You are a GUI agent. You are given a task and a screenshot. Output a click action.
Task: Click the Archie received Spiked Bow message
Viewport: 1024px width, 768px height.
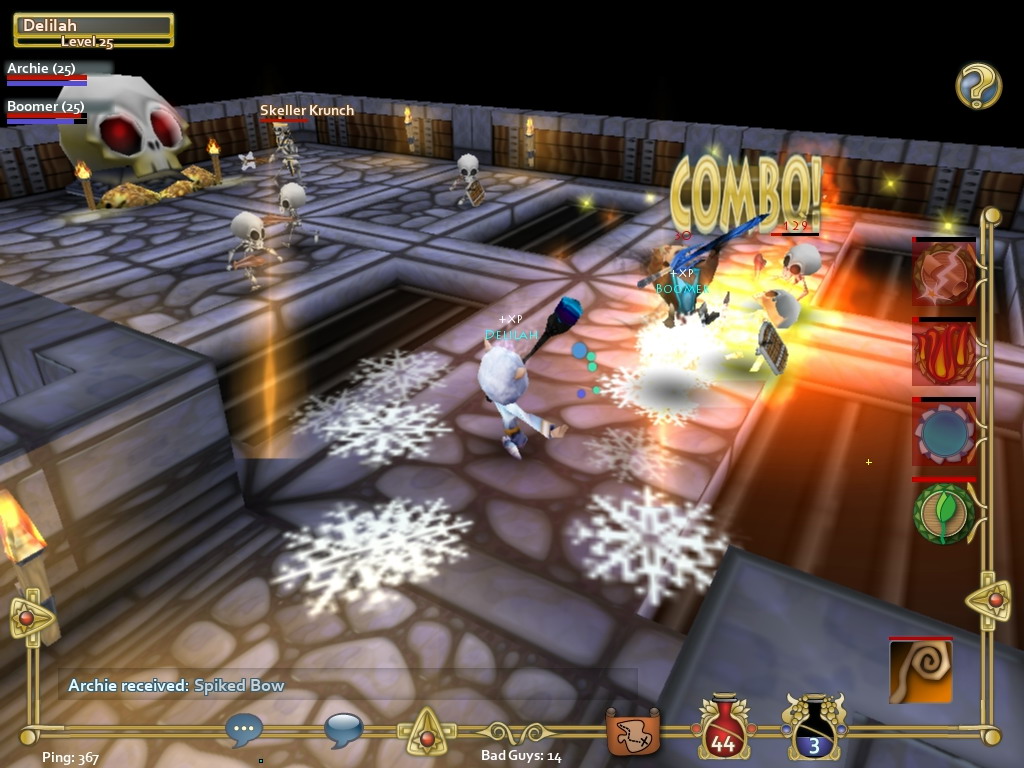[x=177, y=686]
